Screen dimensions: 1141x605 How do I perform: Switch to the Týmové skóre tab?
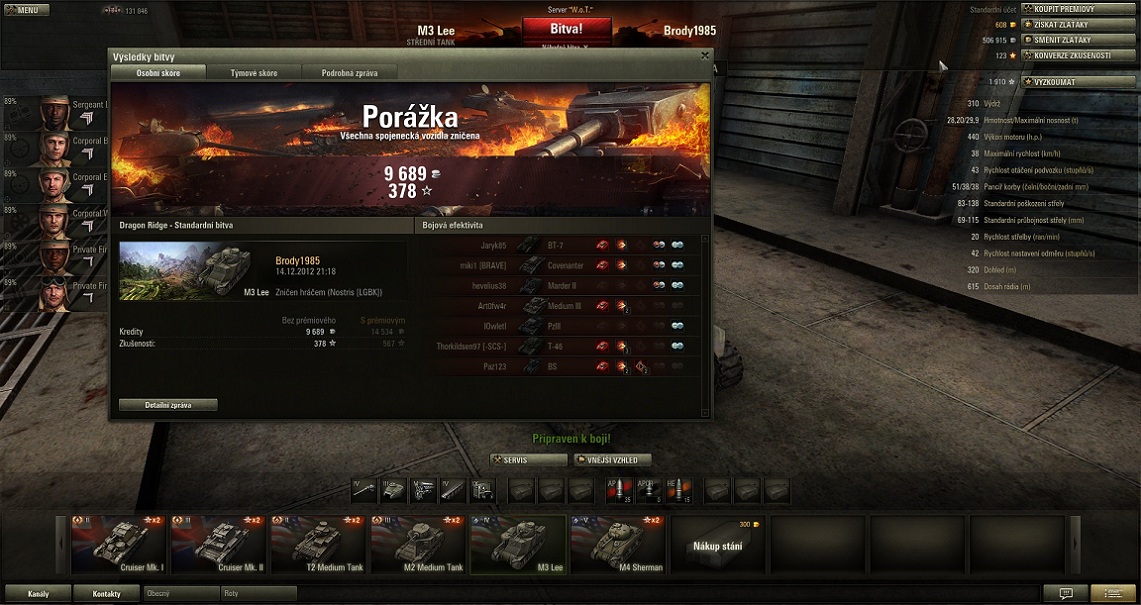click(x=254, y=73)
